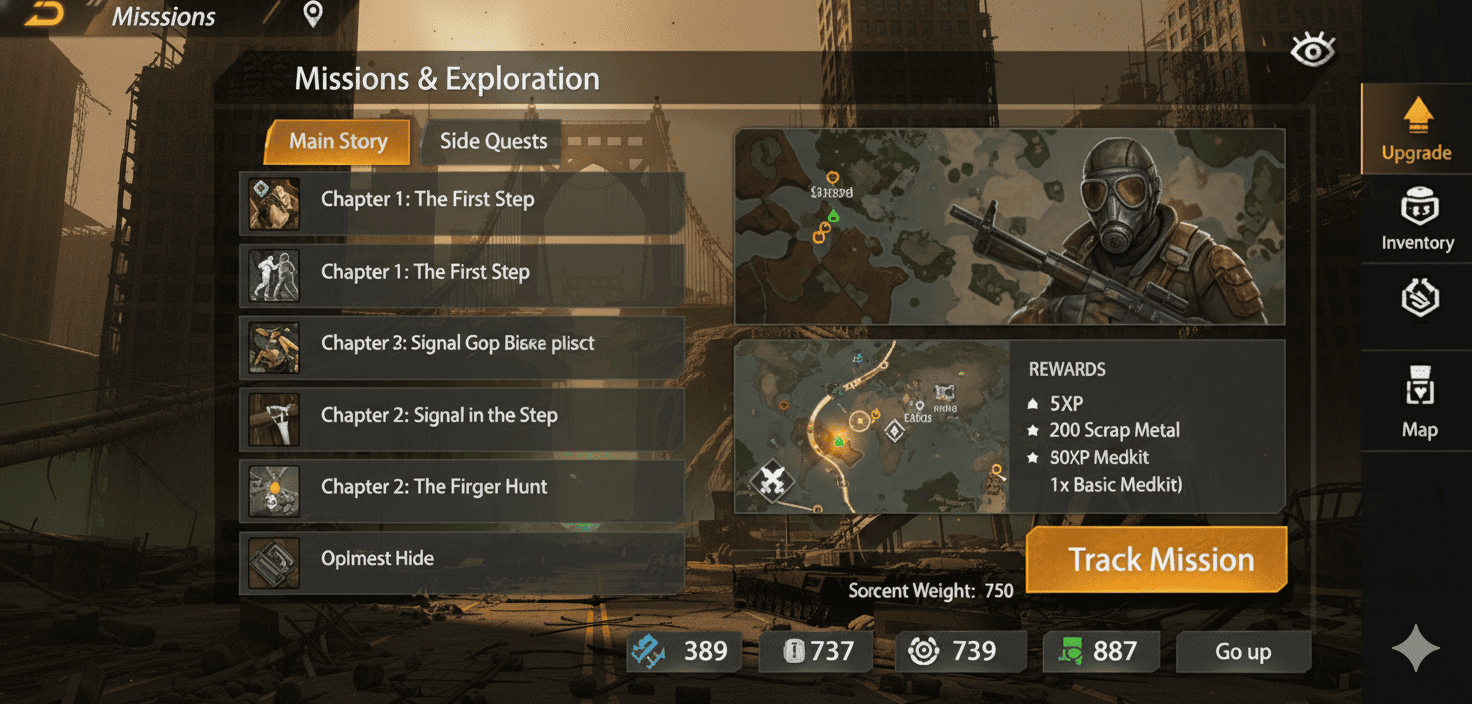Open the Upgrade menu
1472x704 pixels.
[1416, 130]
